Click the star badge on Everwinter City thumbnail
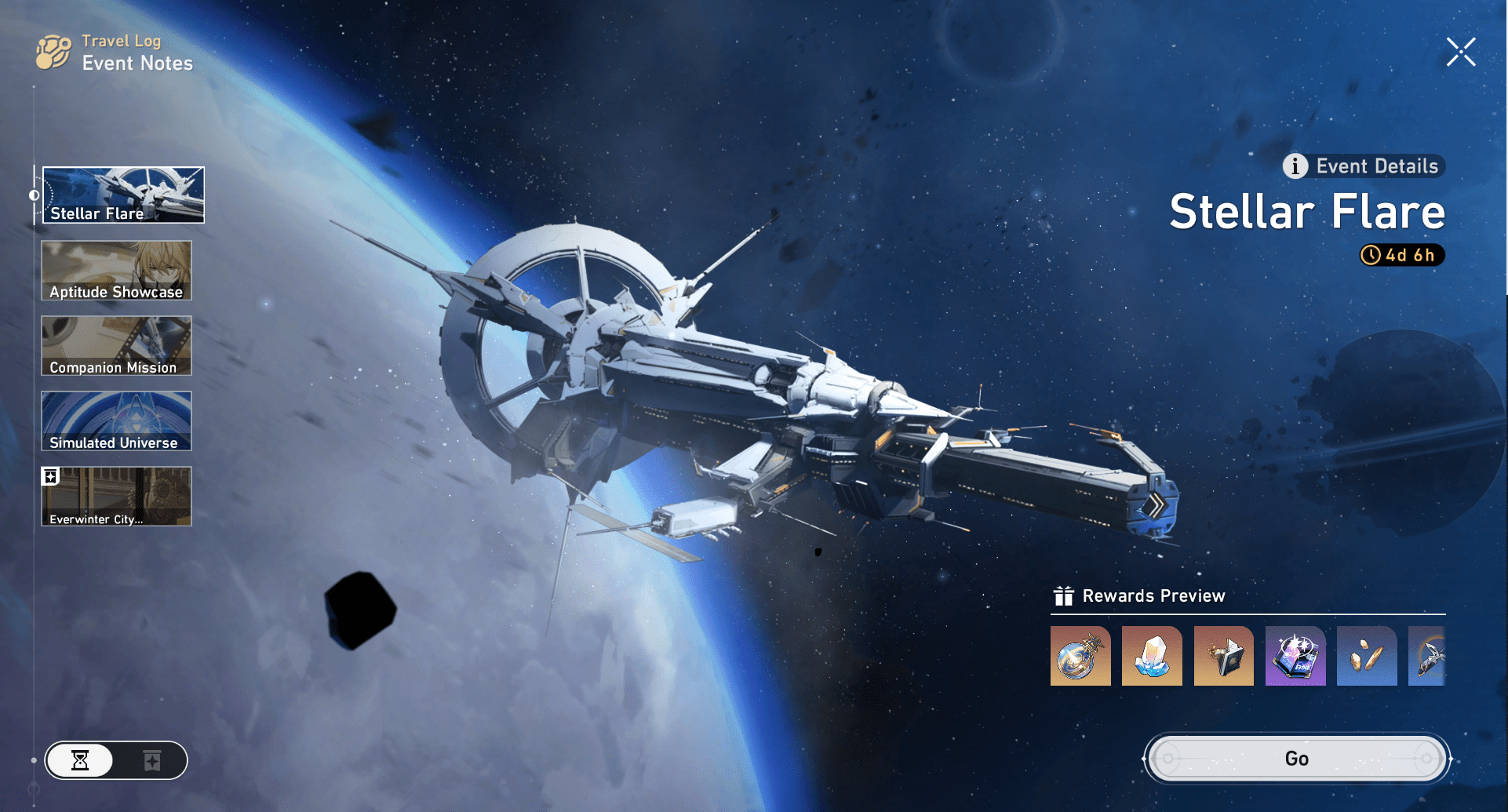The width and height of the screenshot is (1508, 812). click(x=50, y=475)
